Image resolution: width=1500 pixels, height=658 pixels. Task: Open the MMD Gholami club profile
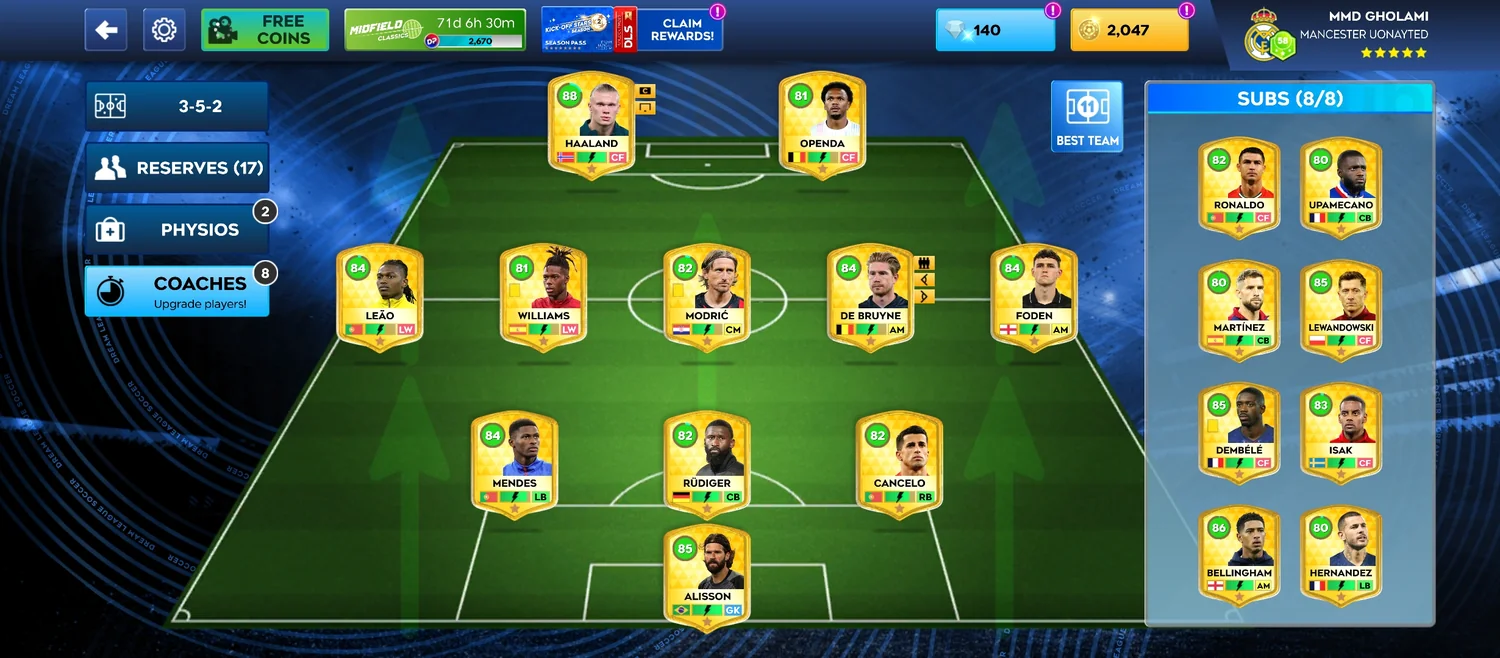(x=1340, y=34)
